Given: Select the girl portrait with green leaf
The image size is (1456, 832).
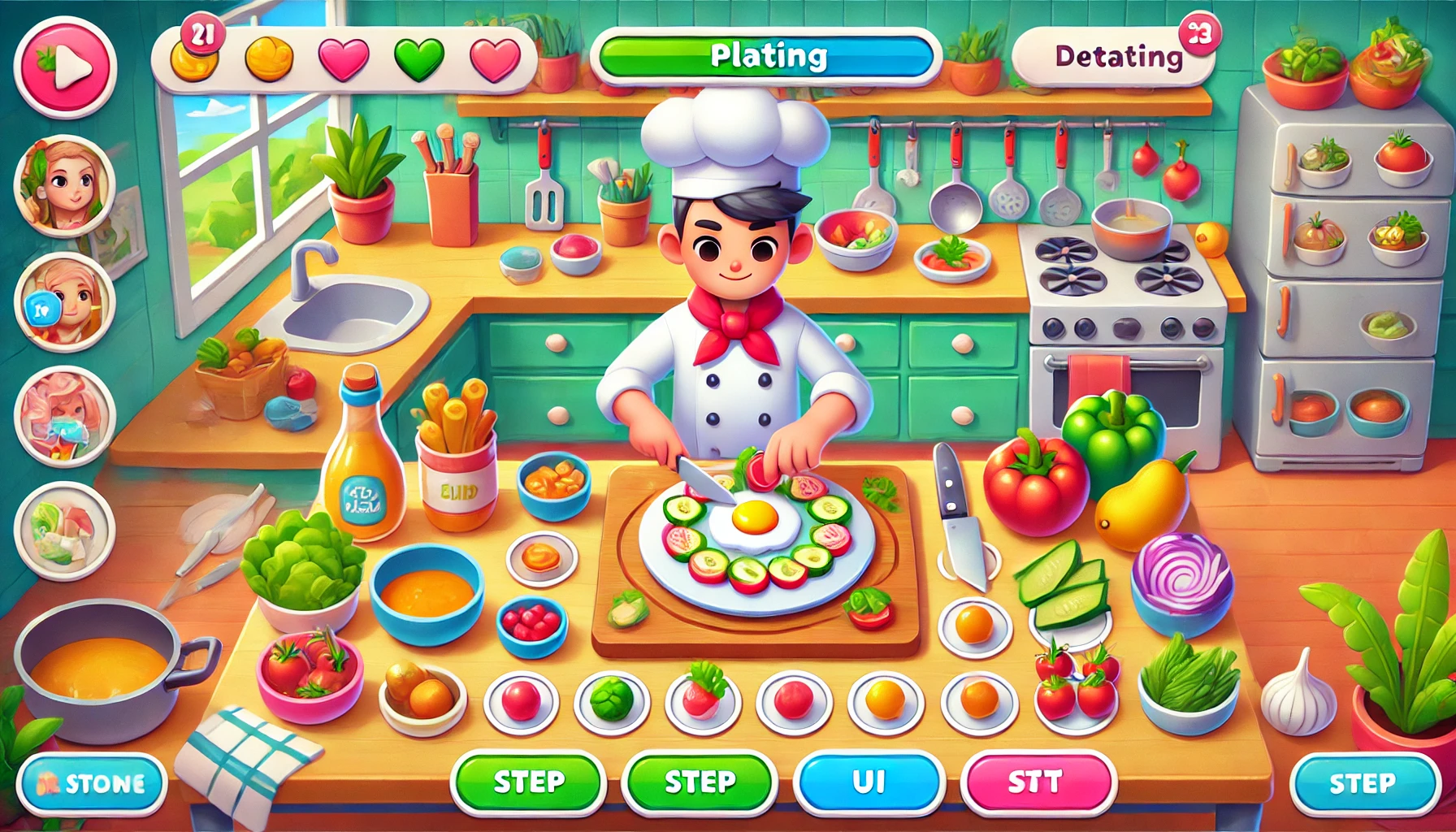Looking at the screenshot, I should point(64,186).
